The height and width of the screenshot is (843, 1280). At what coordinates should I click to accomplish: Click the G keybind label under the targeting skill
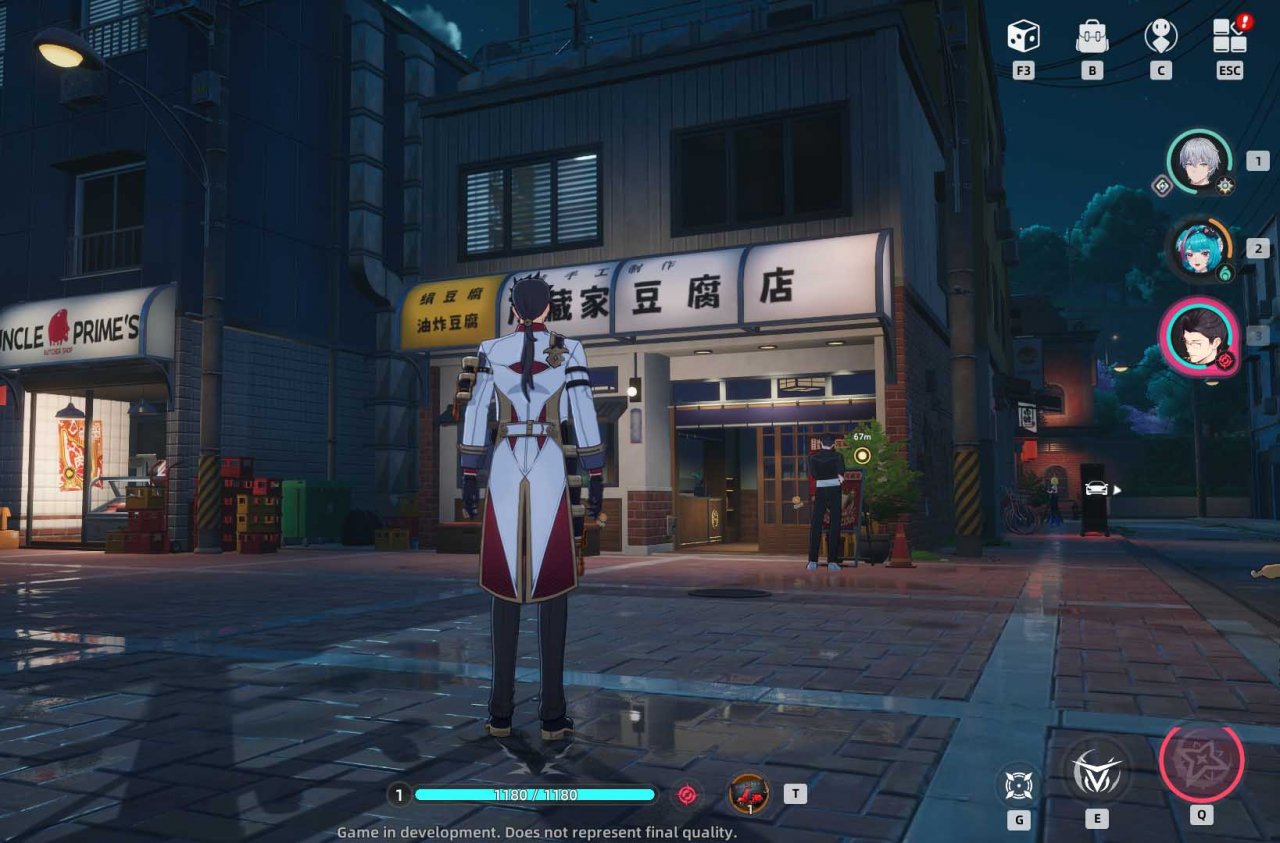(1017, 819)
